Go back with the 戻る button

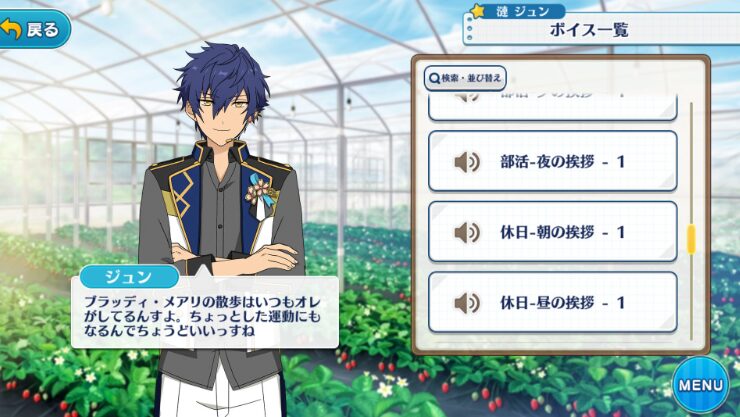coord(35,29)
